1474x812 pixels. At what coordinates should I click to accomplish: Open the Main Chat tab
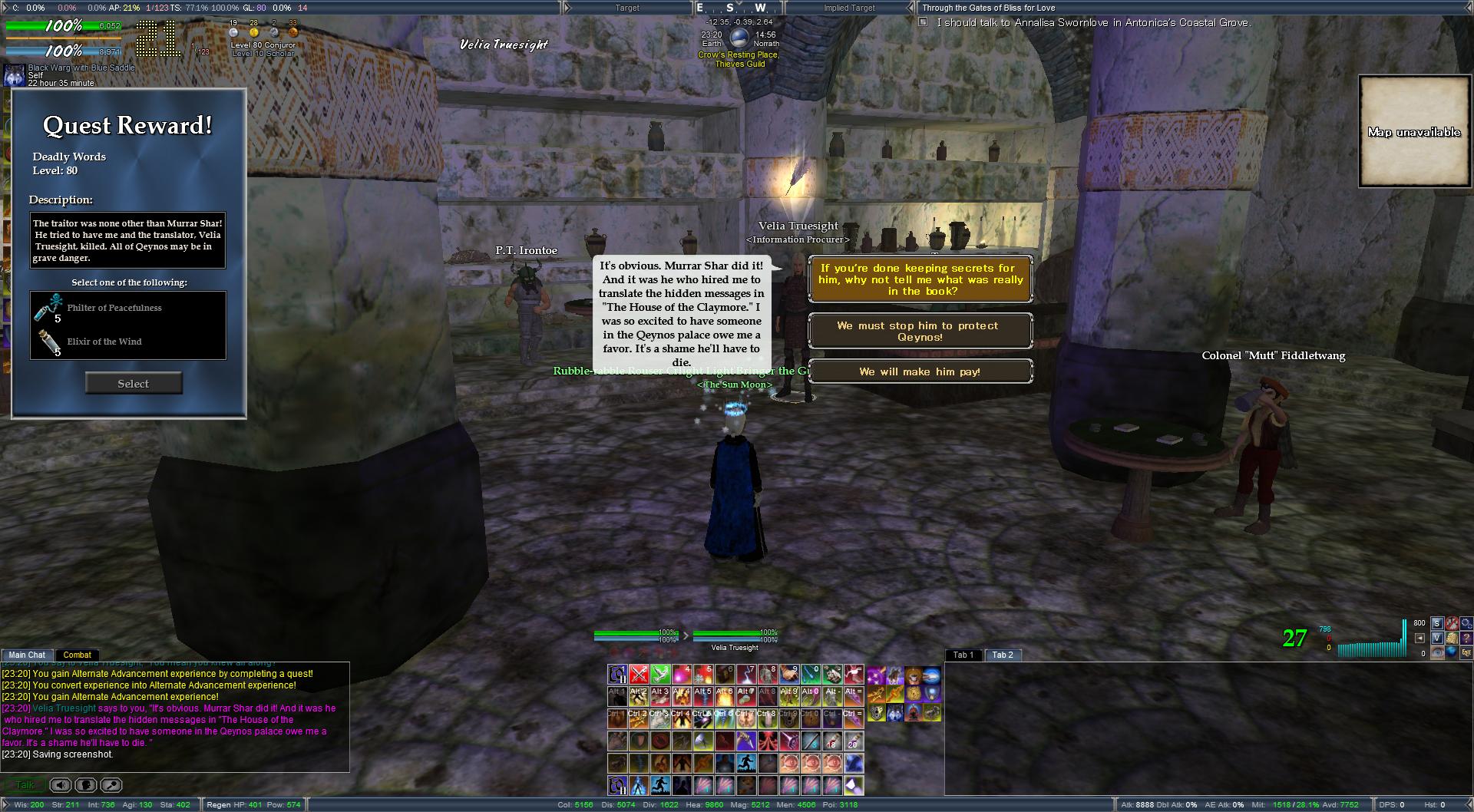tap(27, 655)
